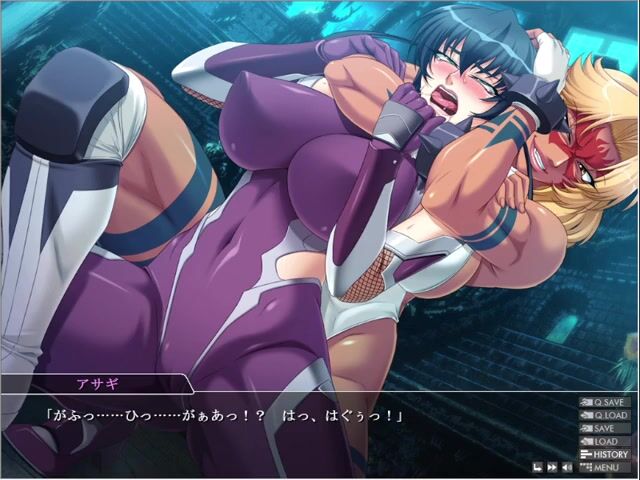Screen dimensions: 640x480
Task: Activate the fast-forward skip icon
Action: (x=551, y=467)
